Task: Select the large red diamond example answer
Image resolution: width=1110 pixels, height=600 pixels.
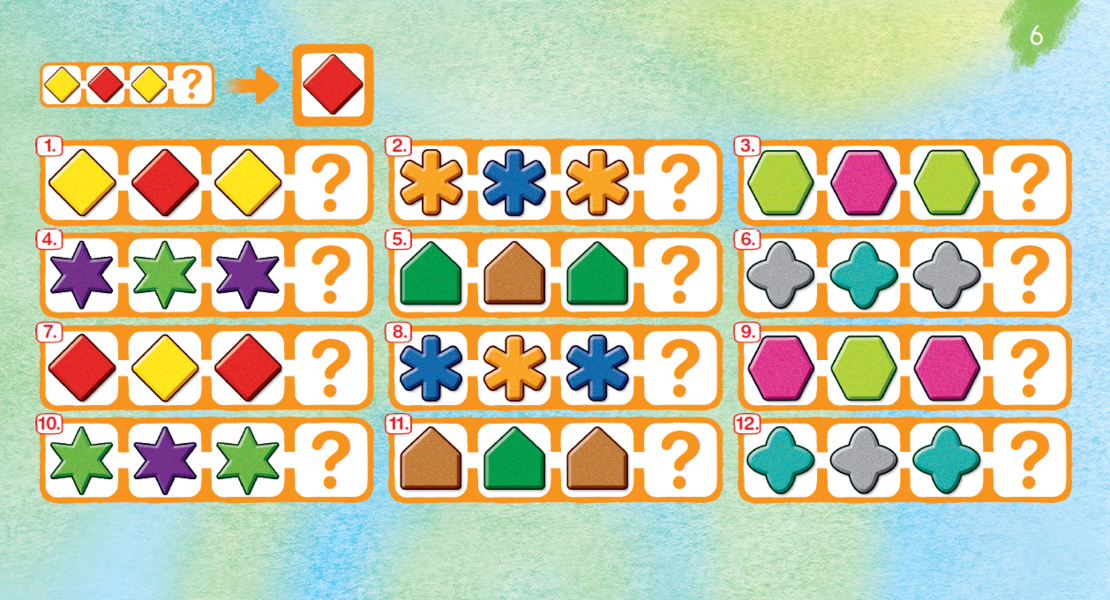Action: pos(332,86)
